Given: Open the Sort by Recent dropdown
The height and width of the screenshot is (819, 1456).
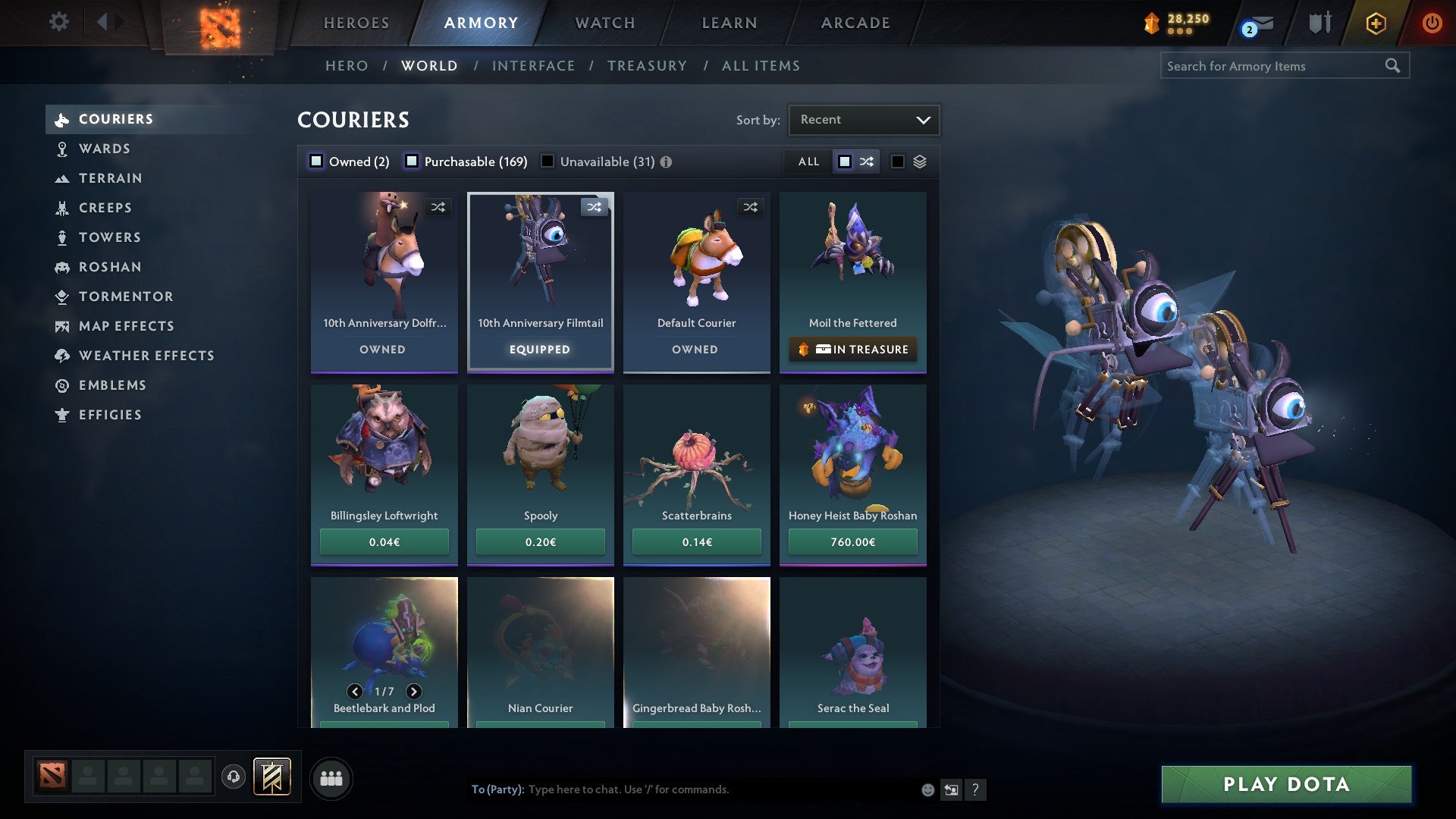Looking at the screenshot, I should [x=863, y=119].
